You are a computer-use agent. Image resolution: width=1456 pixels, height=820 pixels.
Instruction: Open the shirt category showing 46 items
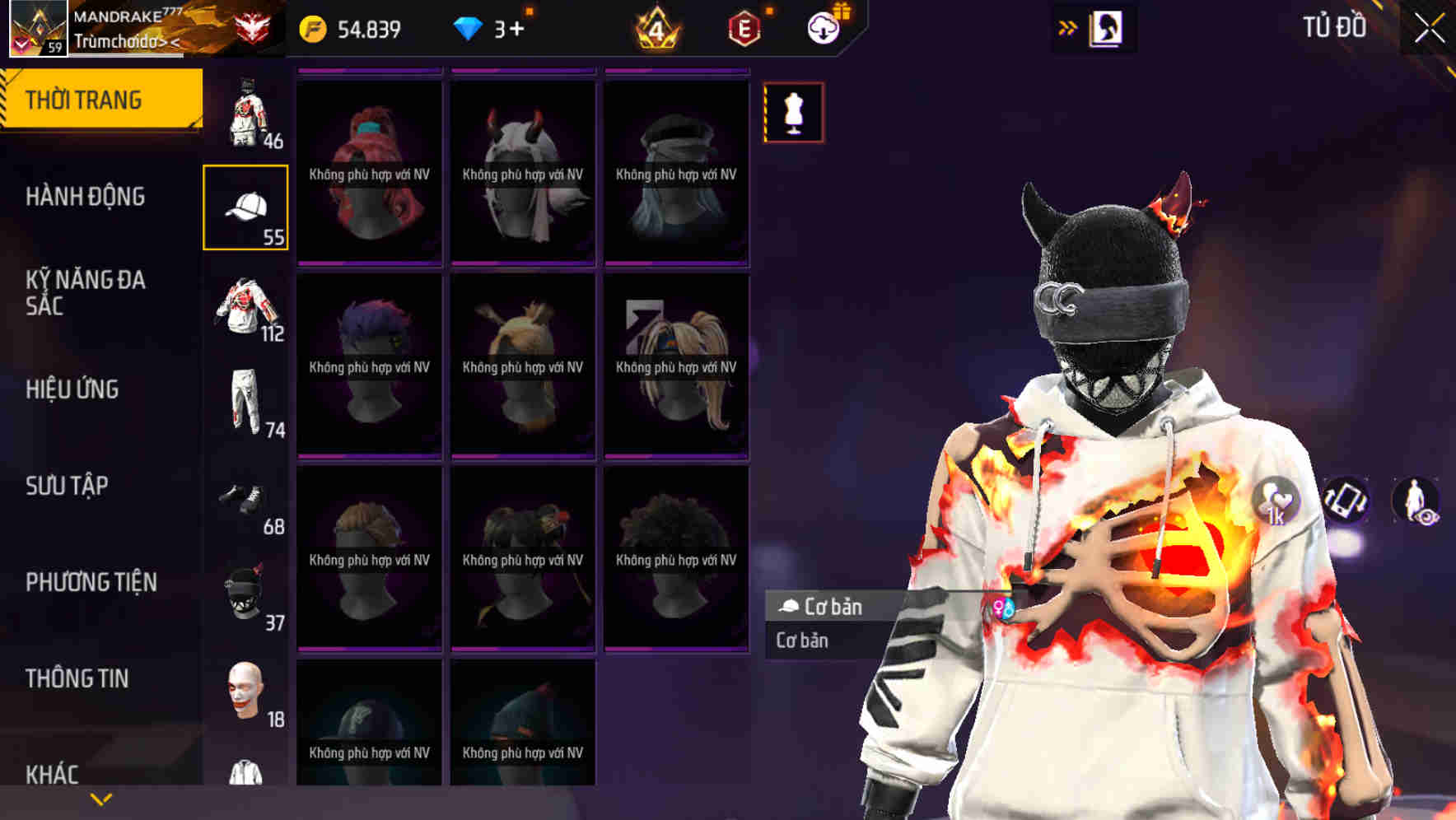(245, 111)
